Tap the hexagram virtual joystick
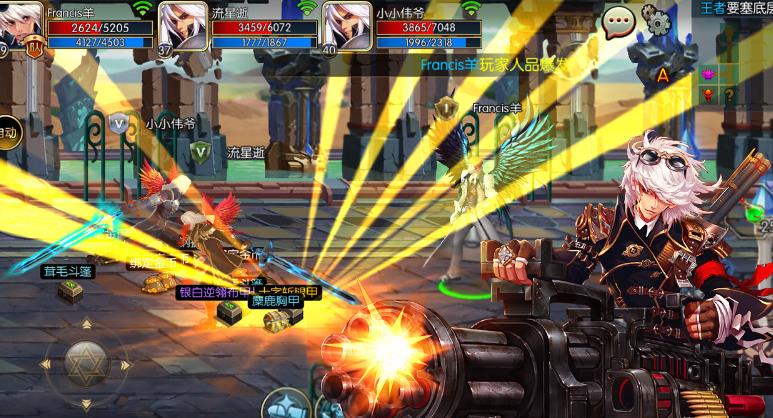 point(87,364)
